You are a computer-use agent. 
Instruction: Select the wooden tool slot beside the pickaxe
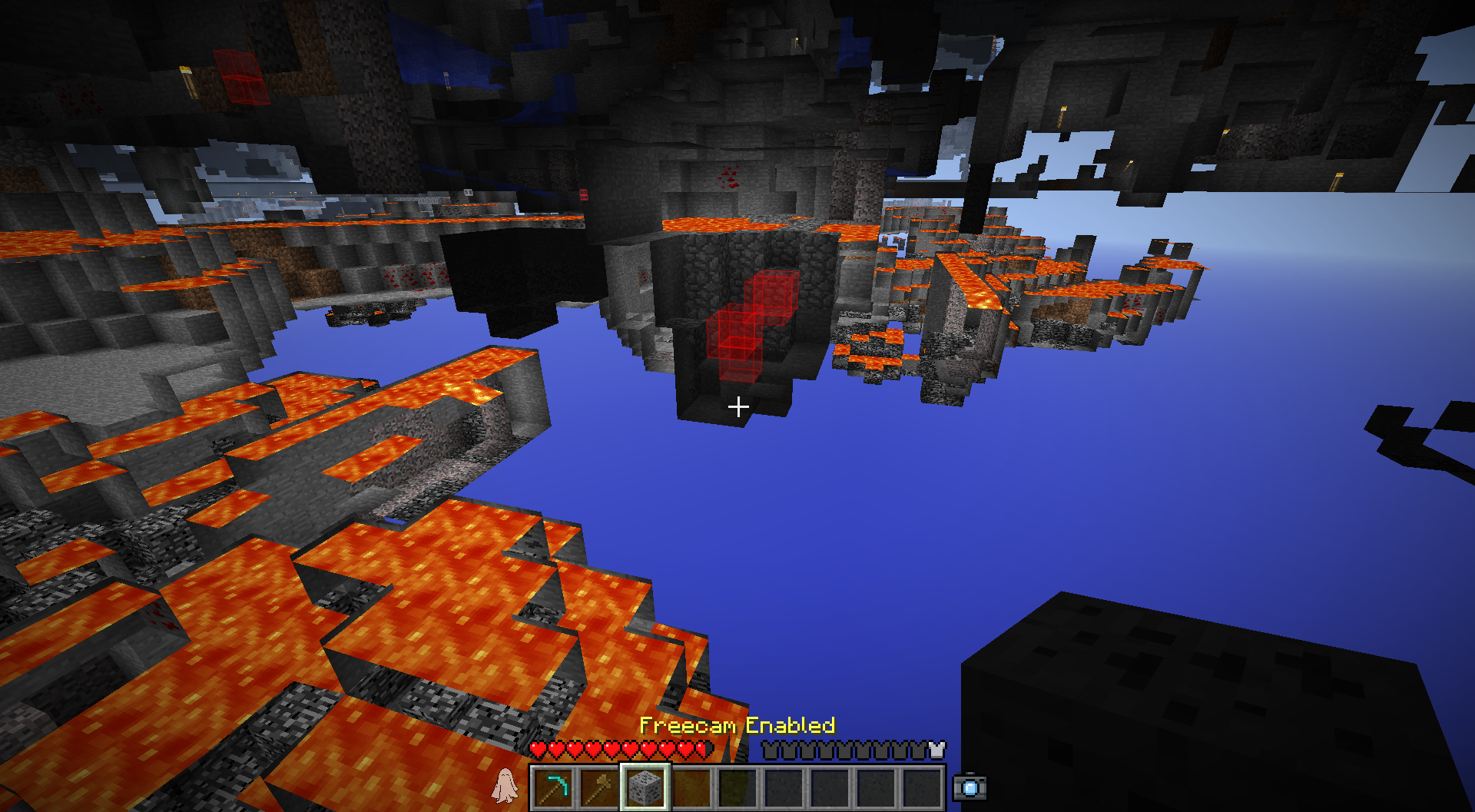tap(599, 787)
